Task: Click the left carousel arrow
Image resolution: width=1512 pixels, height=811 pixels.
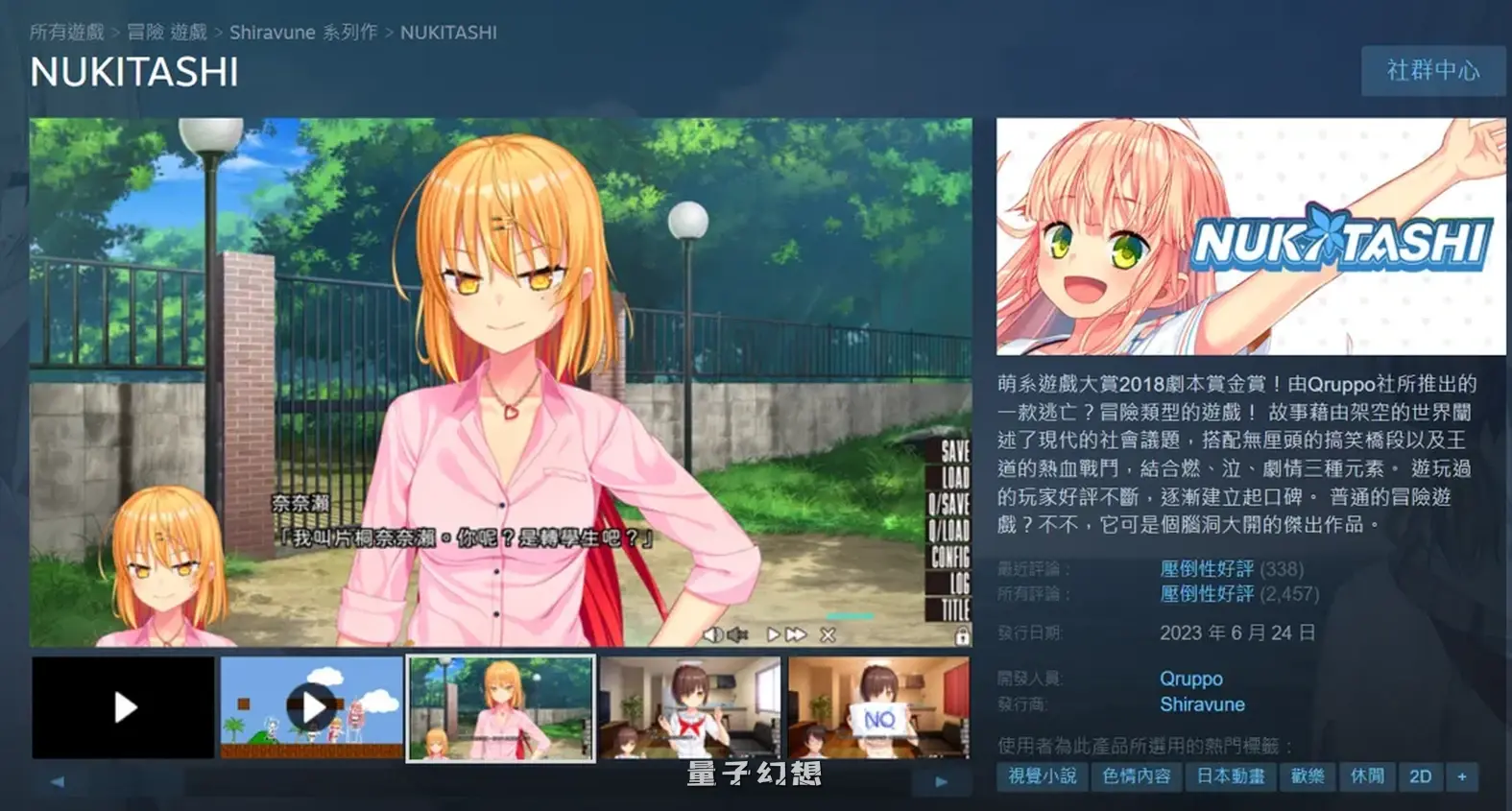Action: pyautogui.click(x=58, y=783)
